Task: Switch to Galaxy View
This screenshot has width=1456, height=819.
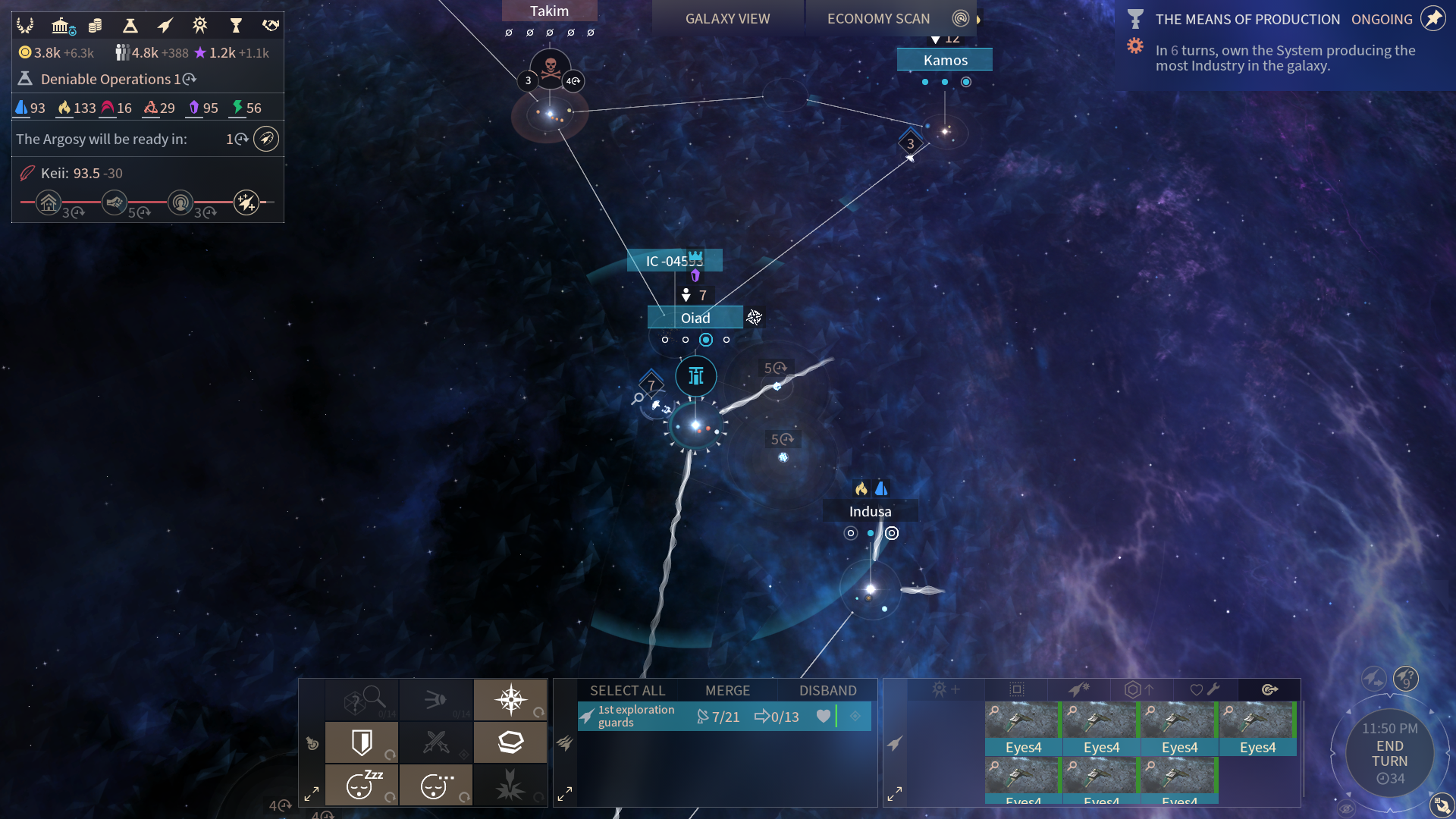Action: click(727, 19)
